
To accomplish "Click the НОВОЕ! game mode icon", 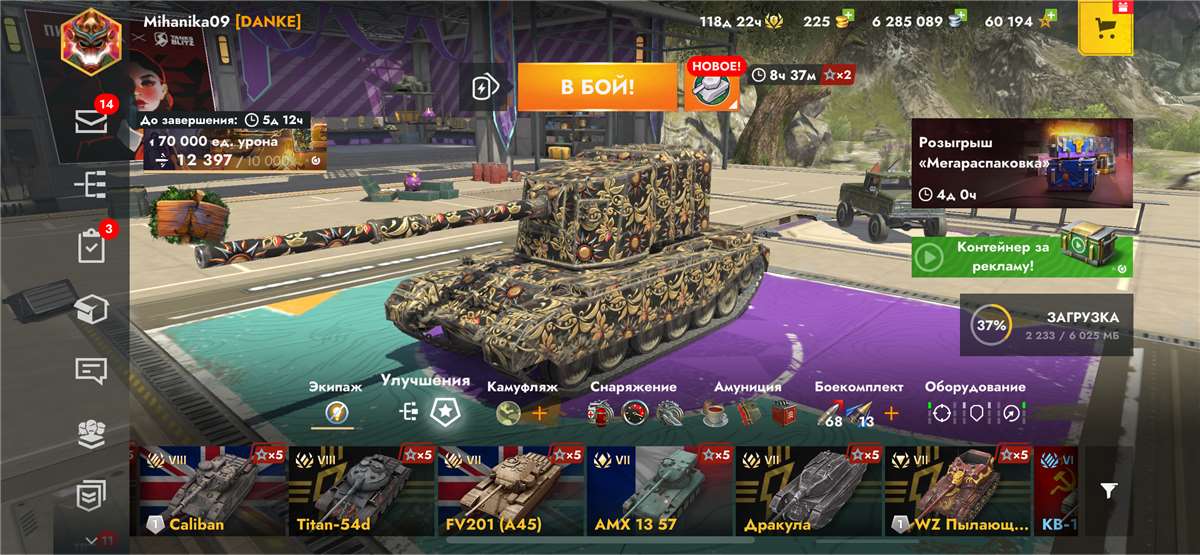I will point(712,86).
